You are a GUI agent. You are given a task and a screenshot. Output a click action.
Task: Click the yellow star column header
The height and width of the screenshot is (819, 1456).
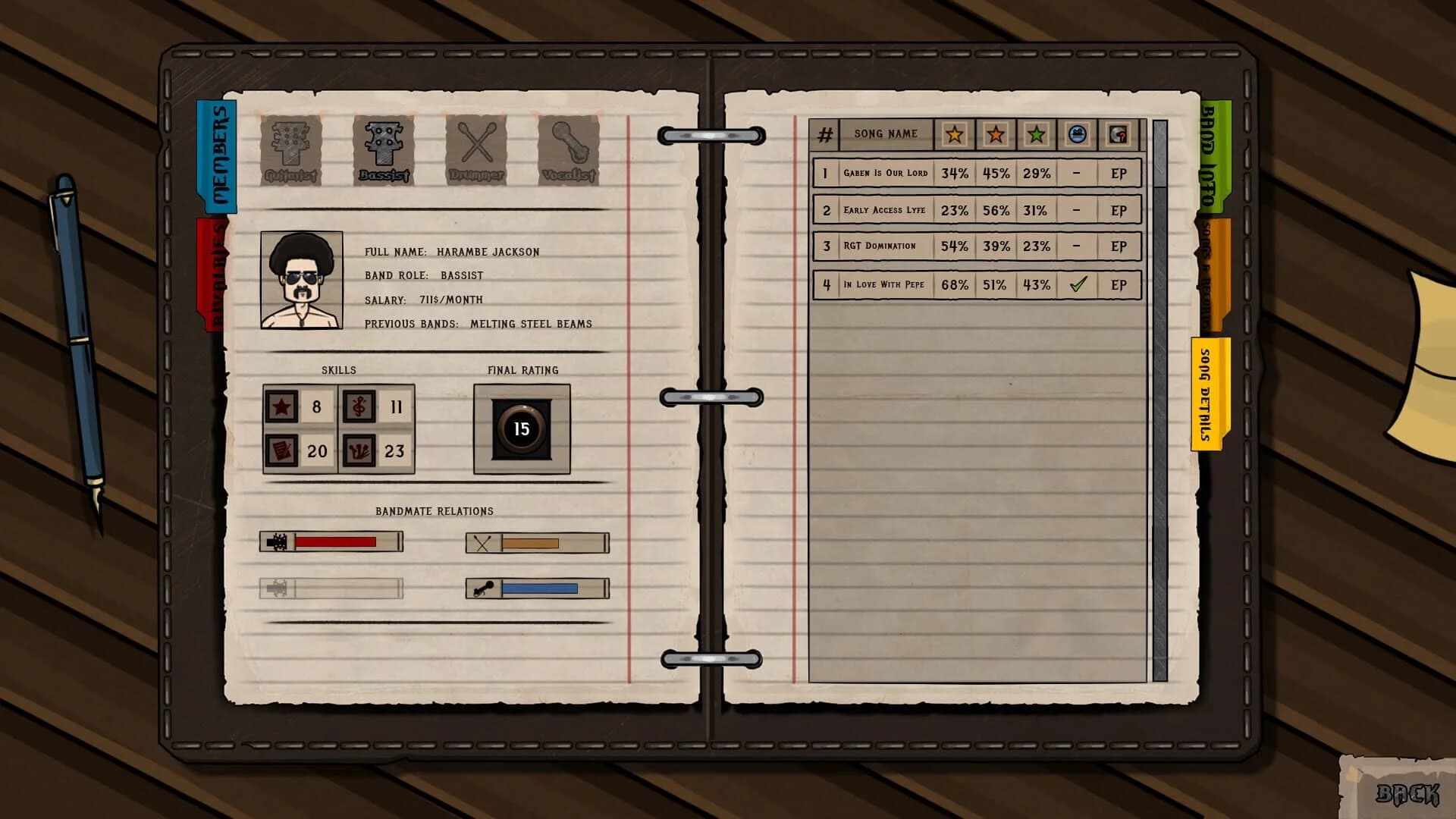955,134
